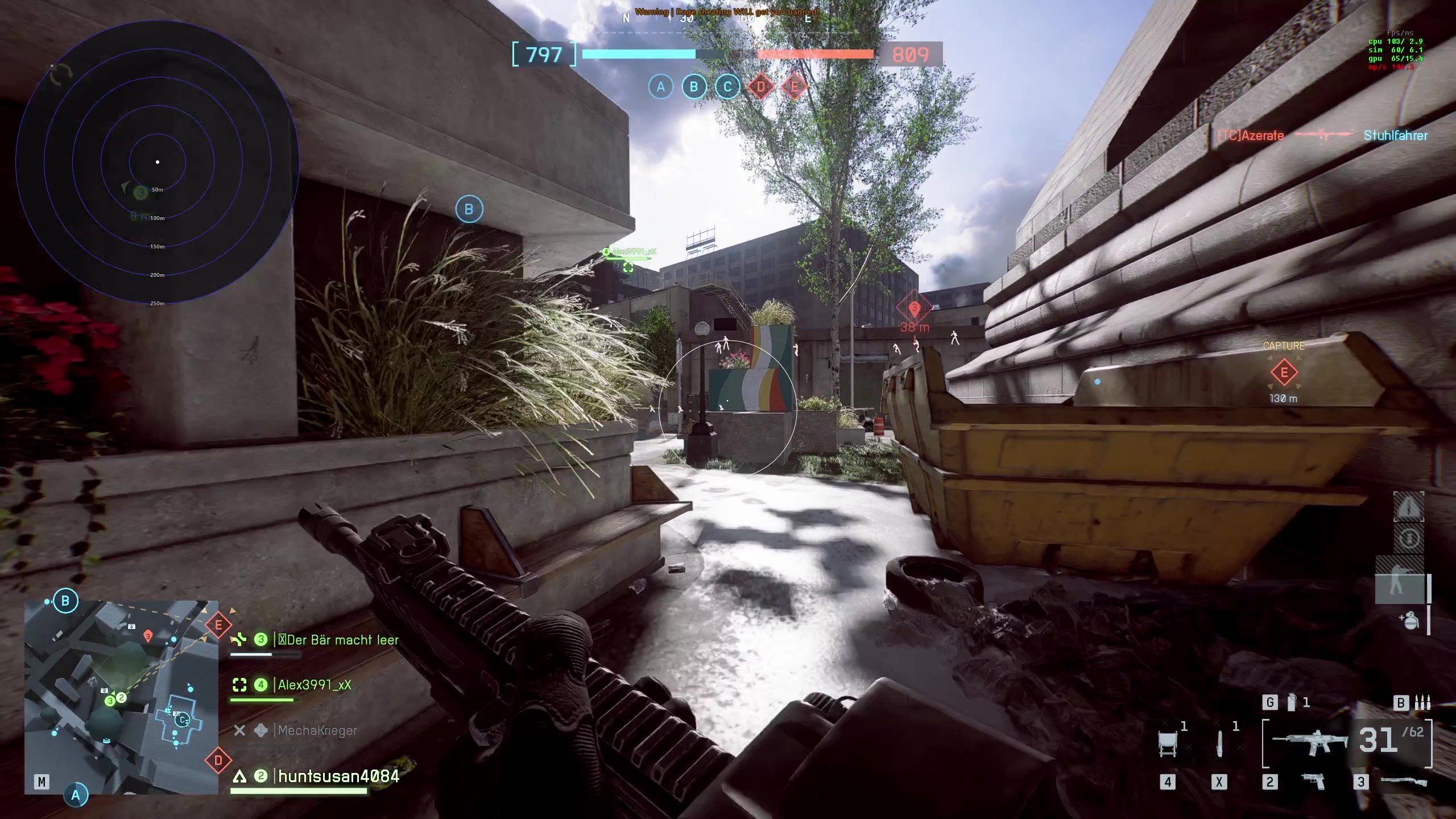Switch to the pistol sidearm
1456x819 pixels.
1313,781
